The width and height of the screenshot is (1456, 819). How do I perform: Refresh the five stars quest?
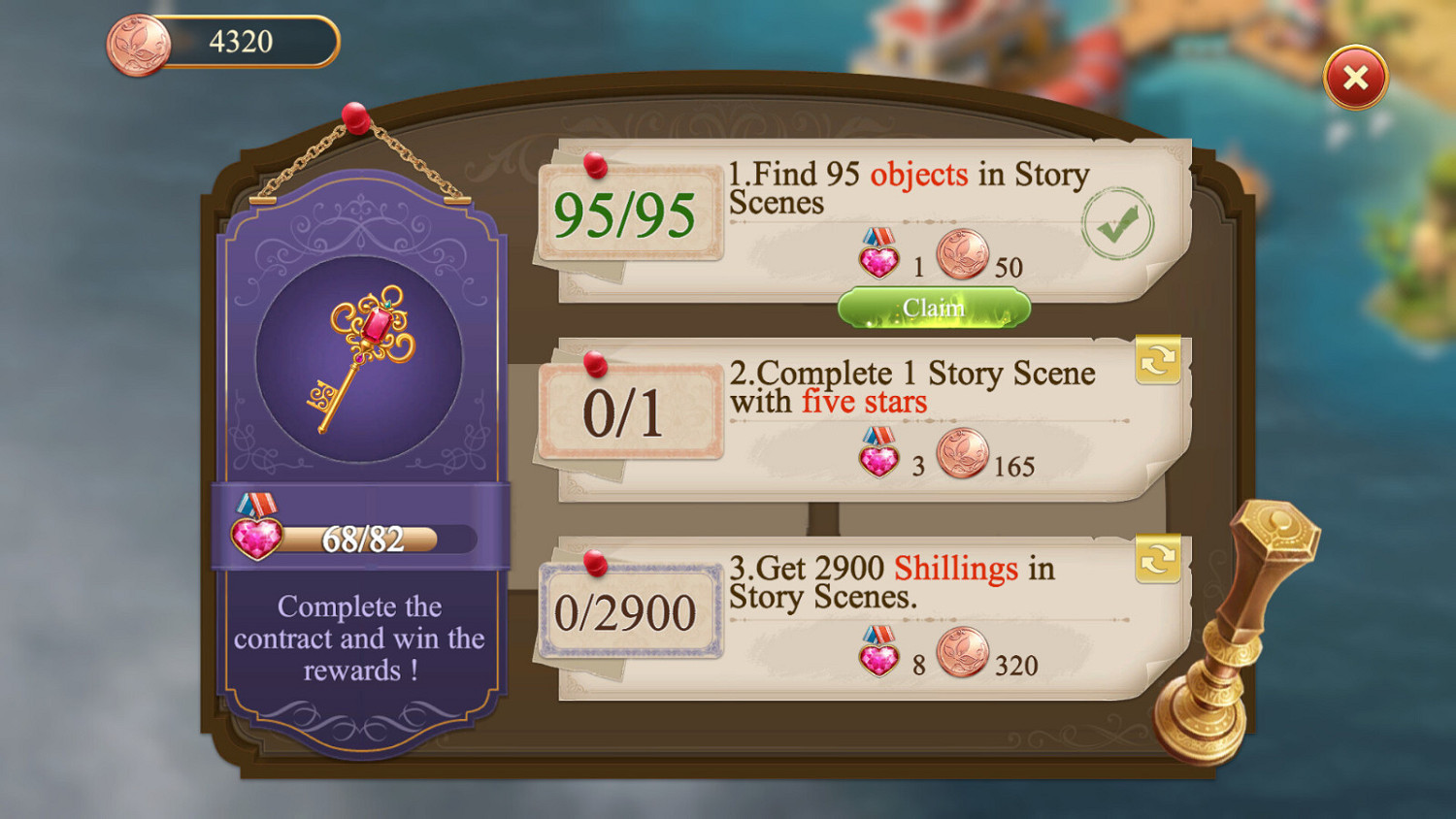tap(1158, 360)
